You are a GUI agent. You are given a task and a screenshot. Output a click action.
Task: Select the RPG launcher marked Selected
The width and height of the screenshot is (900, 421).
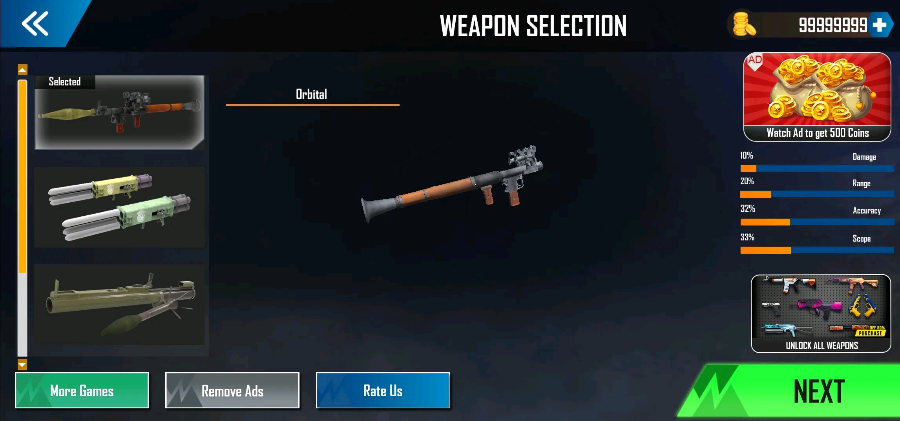pos(120,112)
